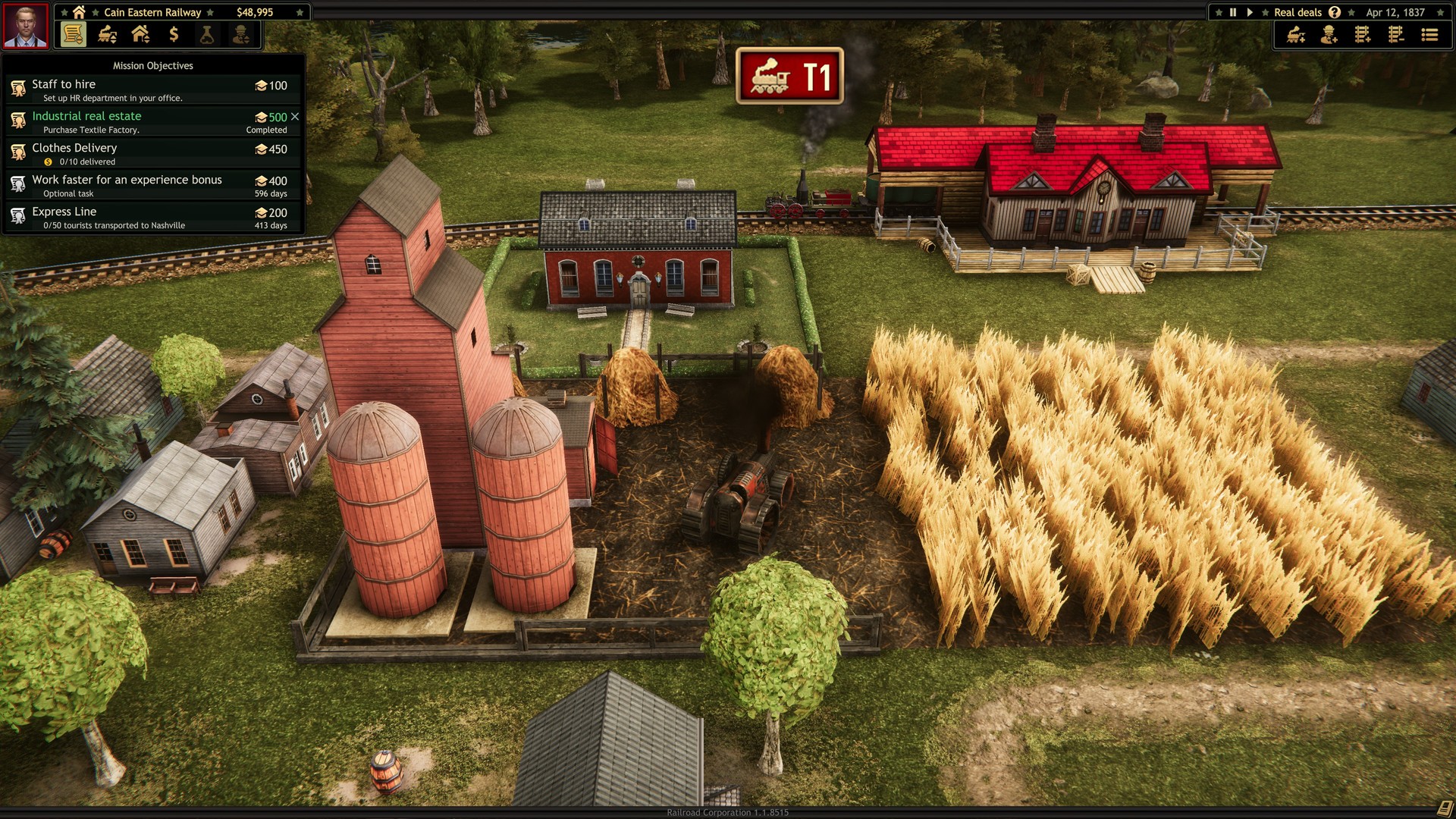Select the build track icon

click(1363, 35)
